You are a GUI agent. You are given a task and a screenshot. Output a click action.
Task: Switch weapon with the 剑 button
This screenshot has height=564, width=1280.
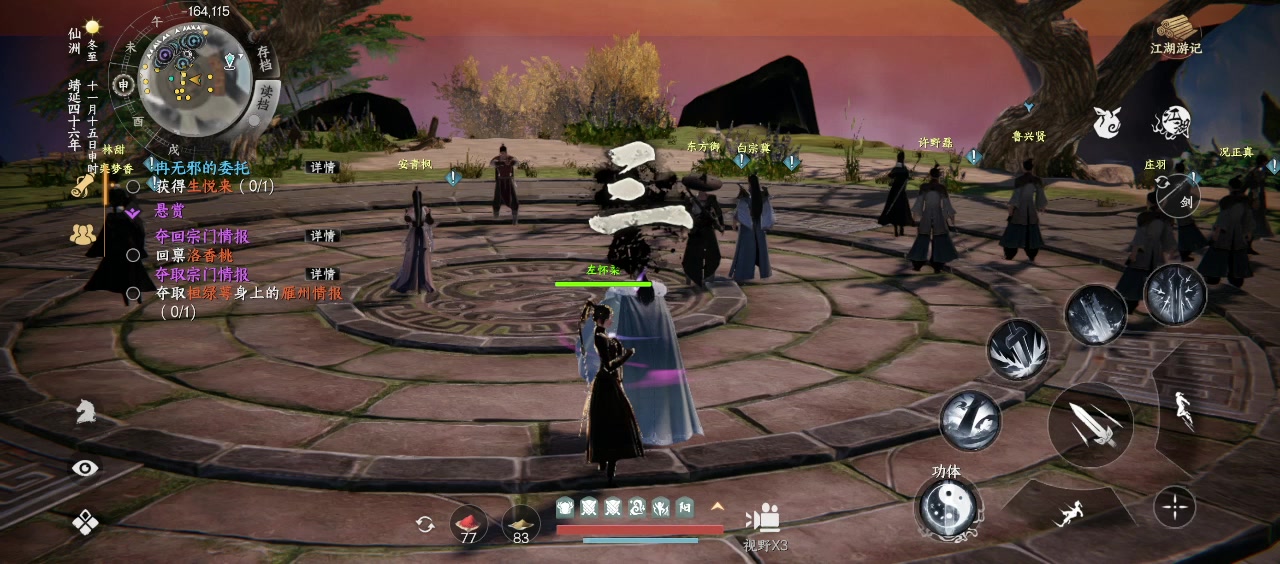click(x=1178, y=195)
